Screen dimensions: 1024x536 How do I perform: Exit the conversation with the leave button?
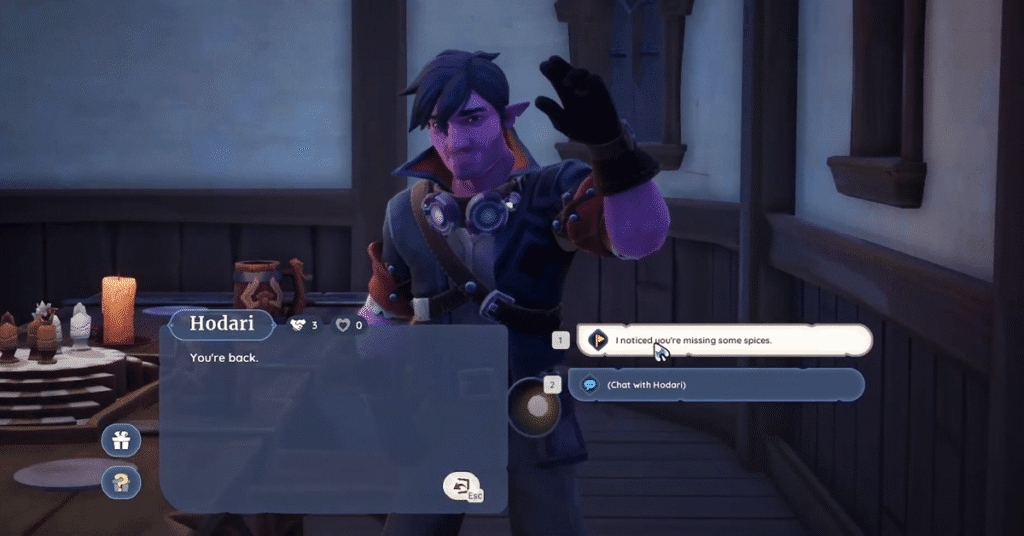[462, 486]
